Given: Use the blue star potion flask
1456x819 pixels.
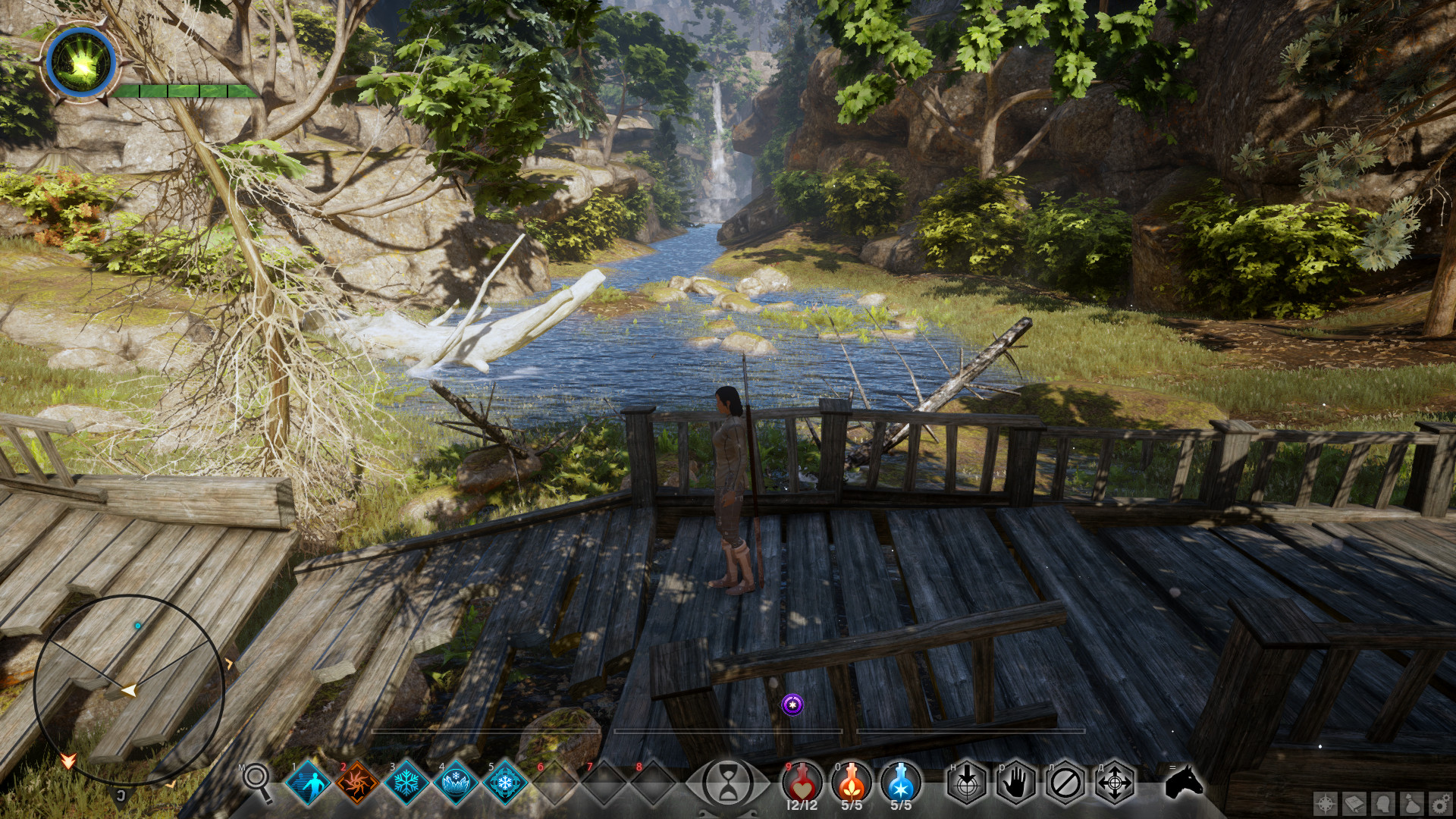Looking at the screenshot, I should pos(901,781).
